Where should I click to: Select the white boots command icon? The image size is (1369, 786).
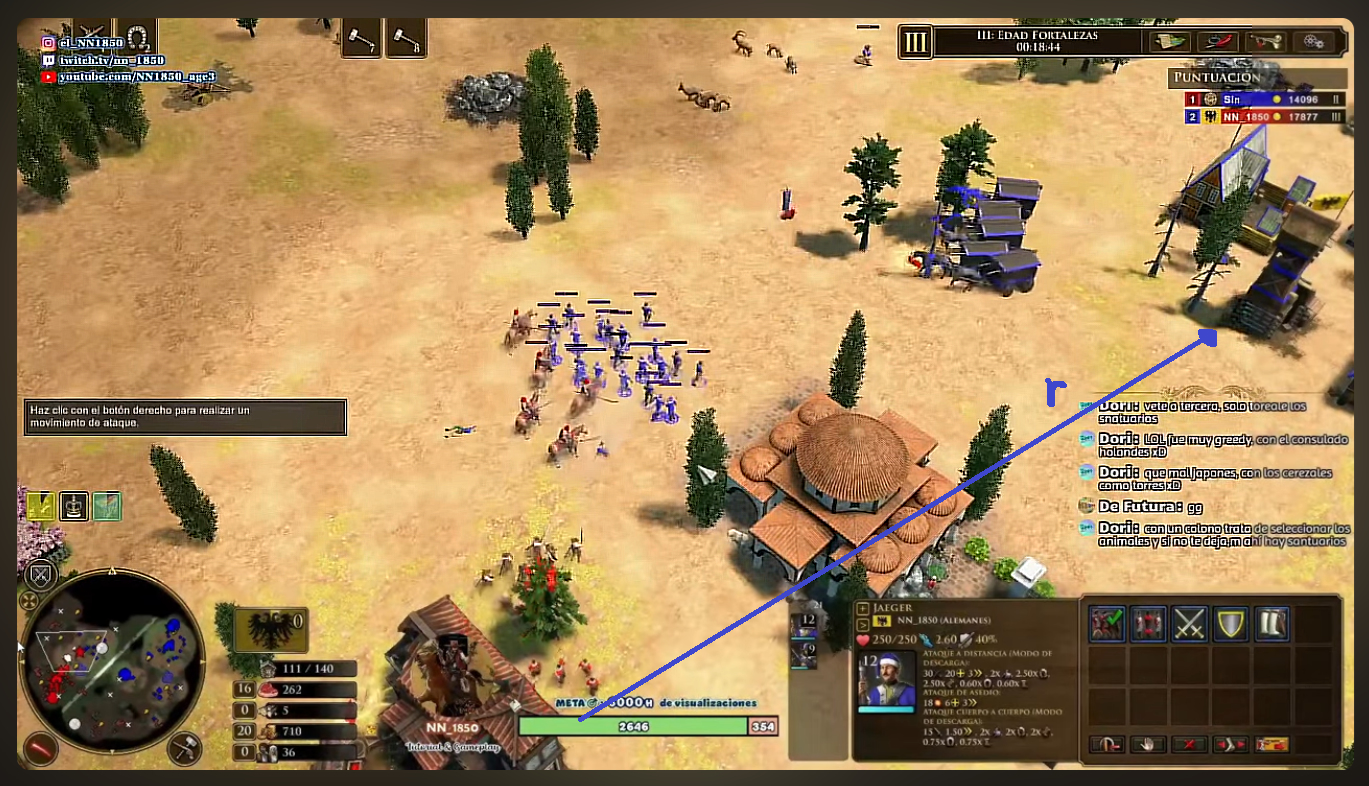[x=1272, y=624]
